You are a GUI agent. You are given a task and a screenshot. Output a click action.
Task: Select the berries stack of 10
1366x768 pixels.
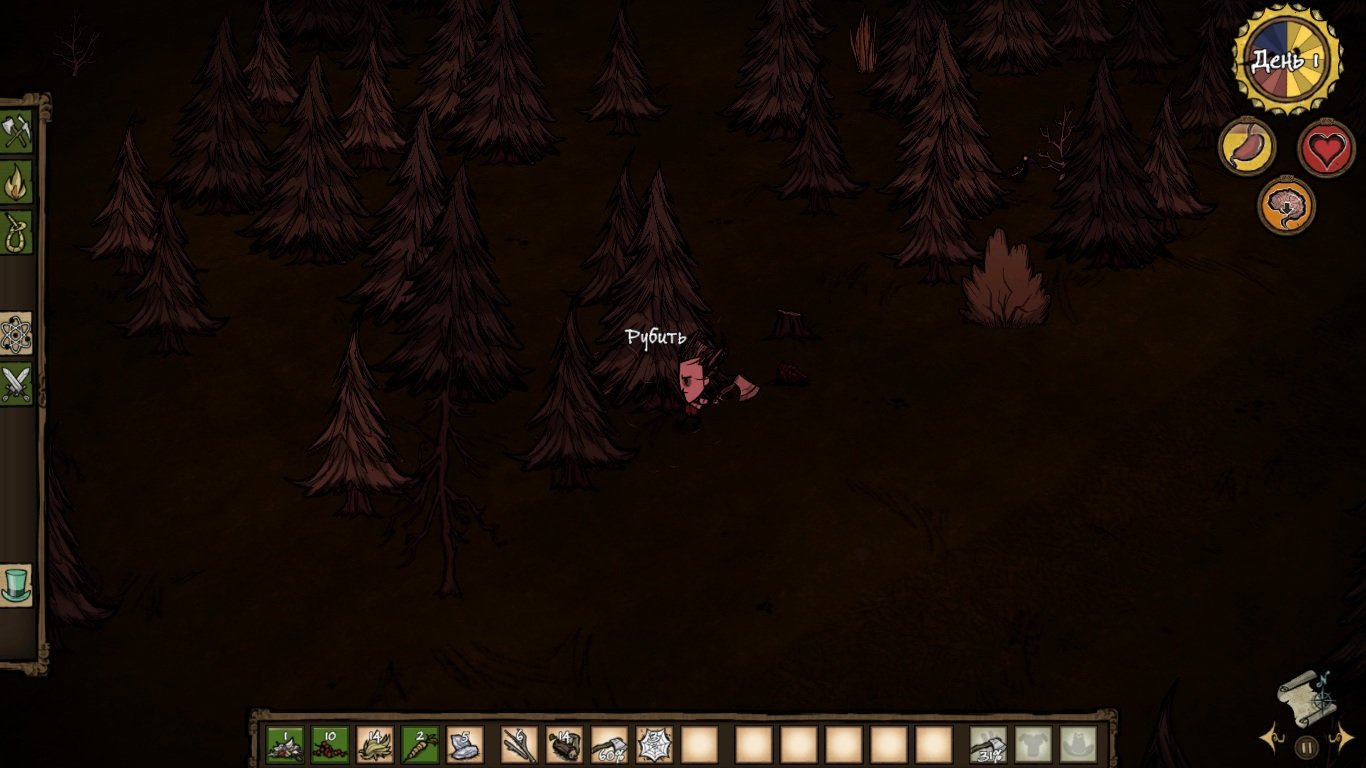[x=330, y=745]
